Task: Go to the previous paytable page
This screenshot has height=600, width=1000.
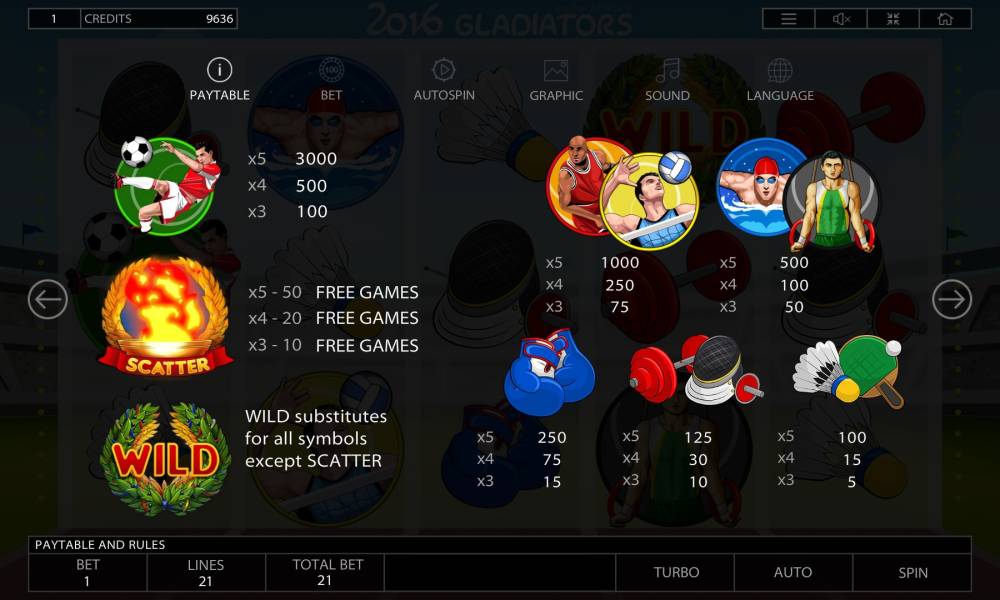Action: 48,299
